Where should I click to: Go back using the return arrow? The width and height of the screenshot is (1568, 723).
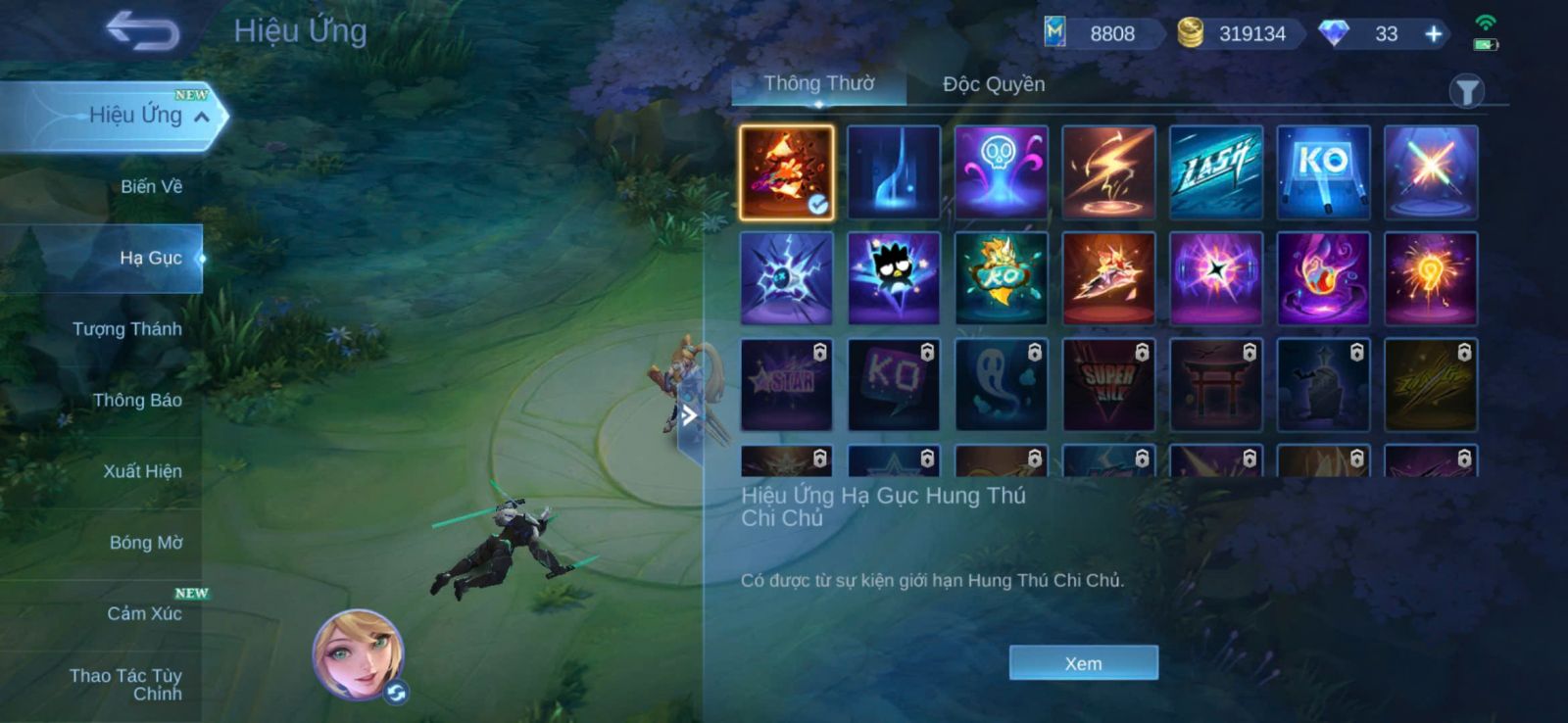(x=143, y=30)
